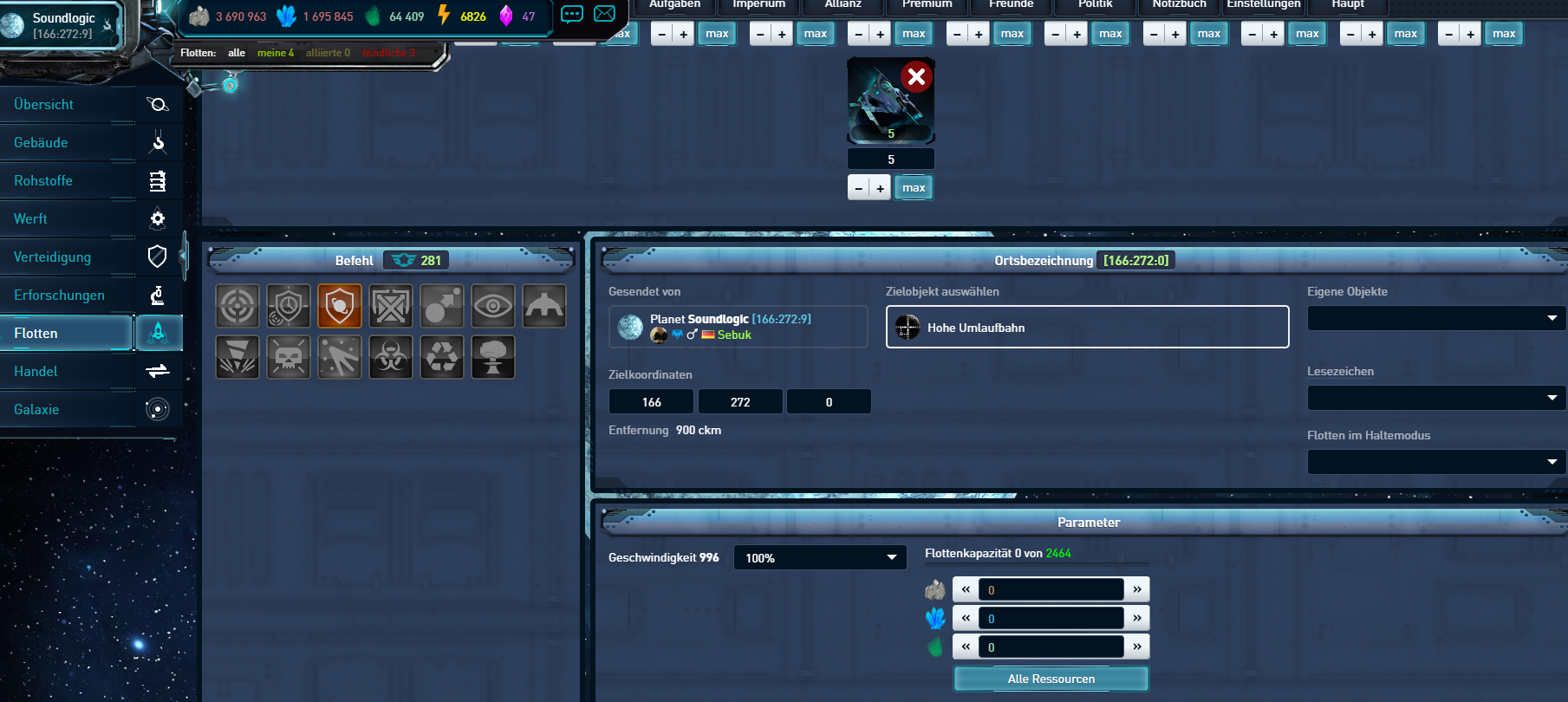1568x702 pixels.
Task: Click max under the selected ship
Action: click(x=914, y=188)
